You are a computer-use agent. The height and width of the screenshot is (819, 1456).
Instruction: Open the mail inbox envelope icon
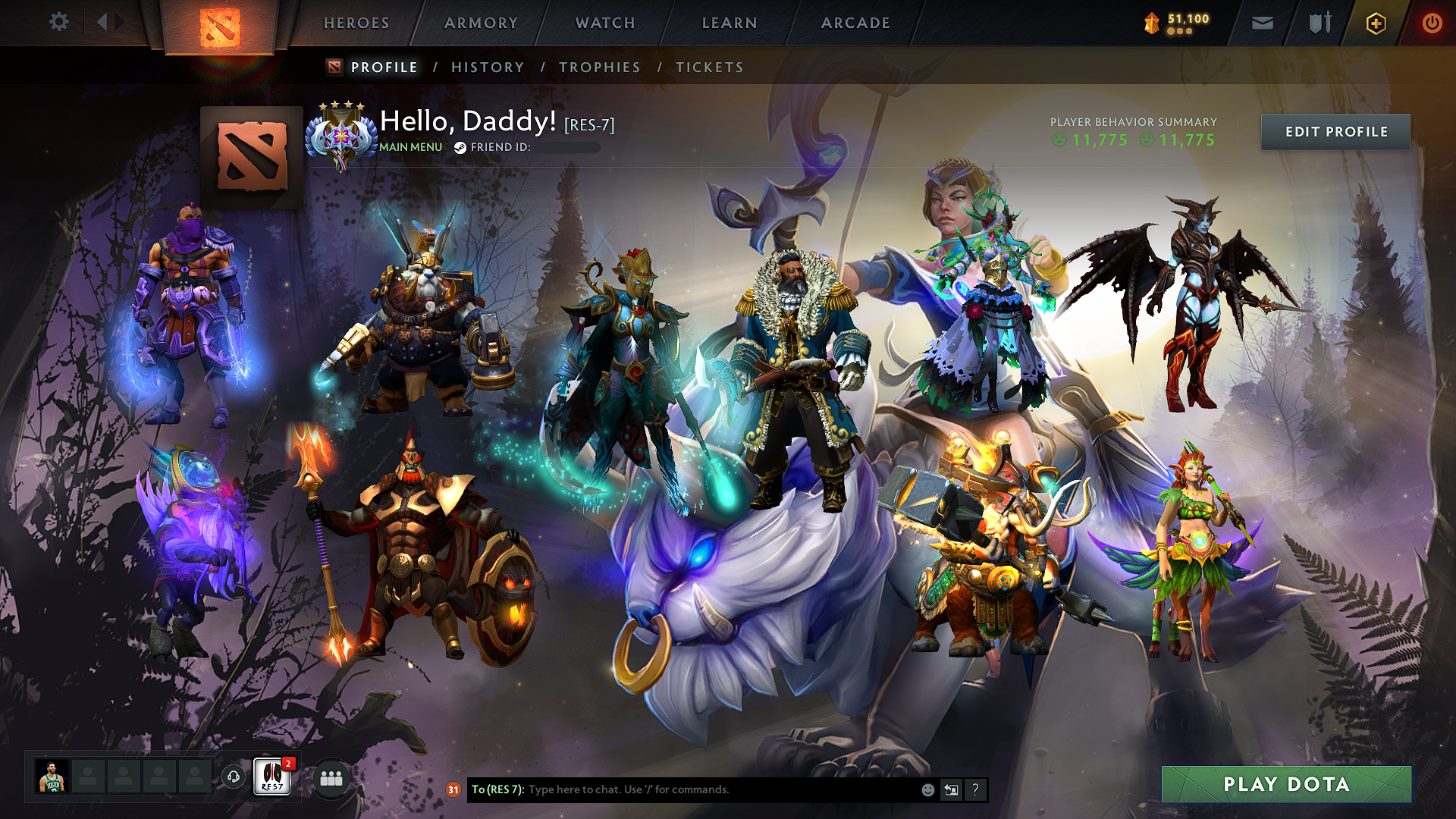click(1261, 23)
